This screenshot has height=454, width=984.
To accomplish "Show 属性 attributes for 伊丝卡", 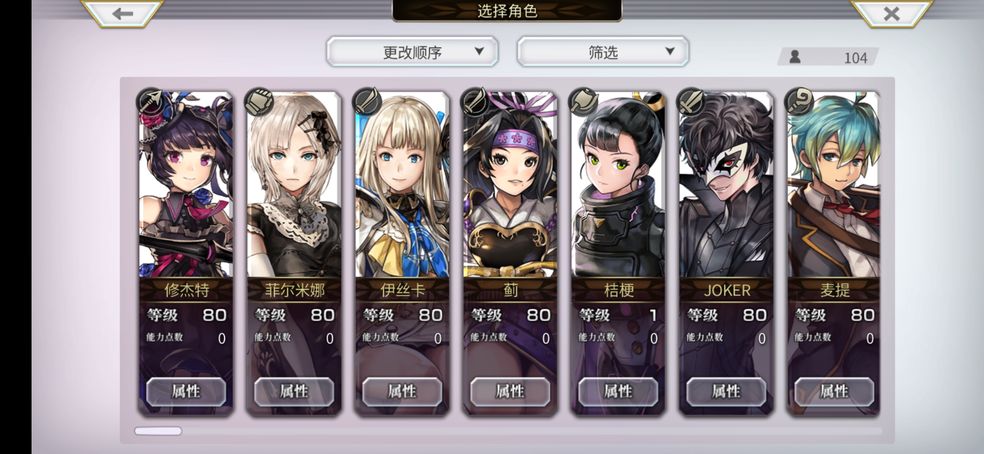I will [x=401, y=391].
